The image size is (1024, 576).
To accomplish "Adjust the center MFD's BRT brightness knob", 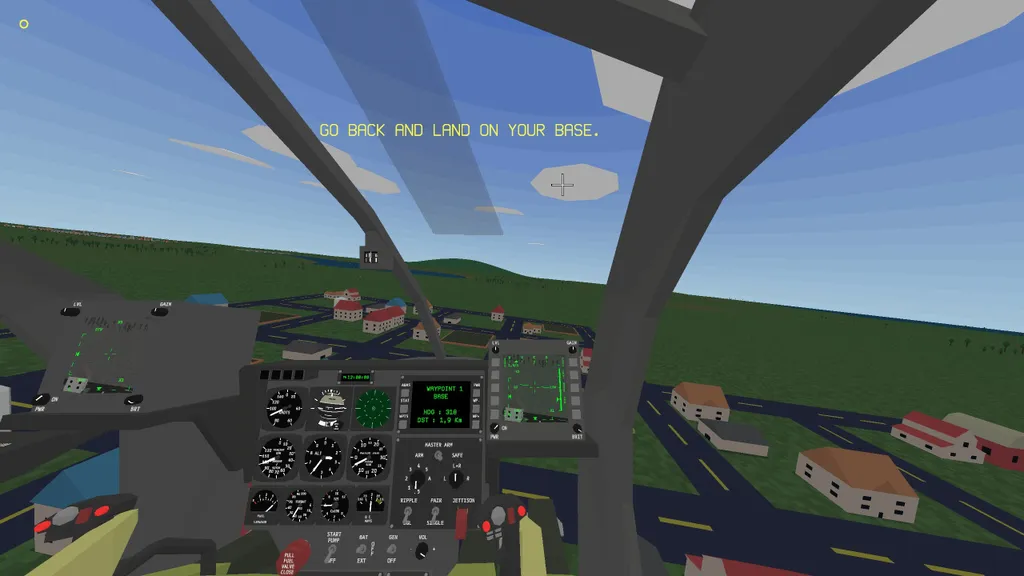I will click(x=577, y=428).
